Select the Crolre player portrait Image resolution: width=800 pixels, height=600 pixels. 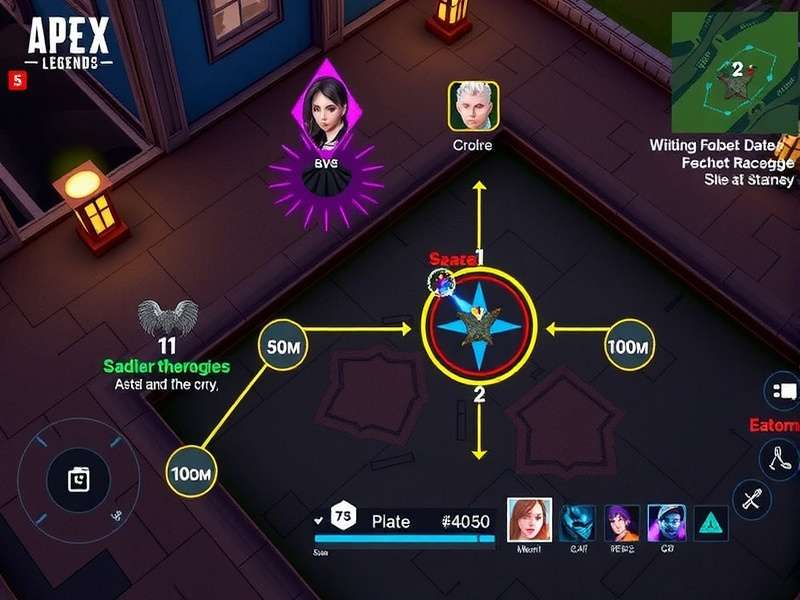click(473, 106)
